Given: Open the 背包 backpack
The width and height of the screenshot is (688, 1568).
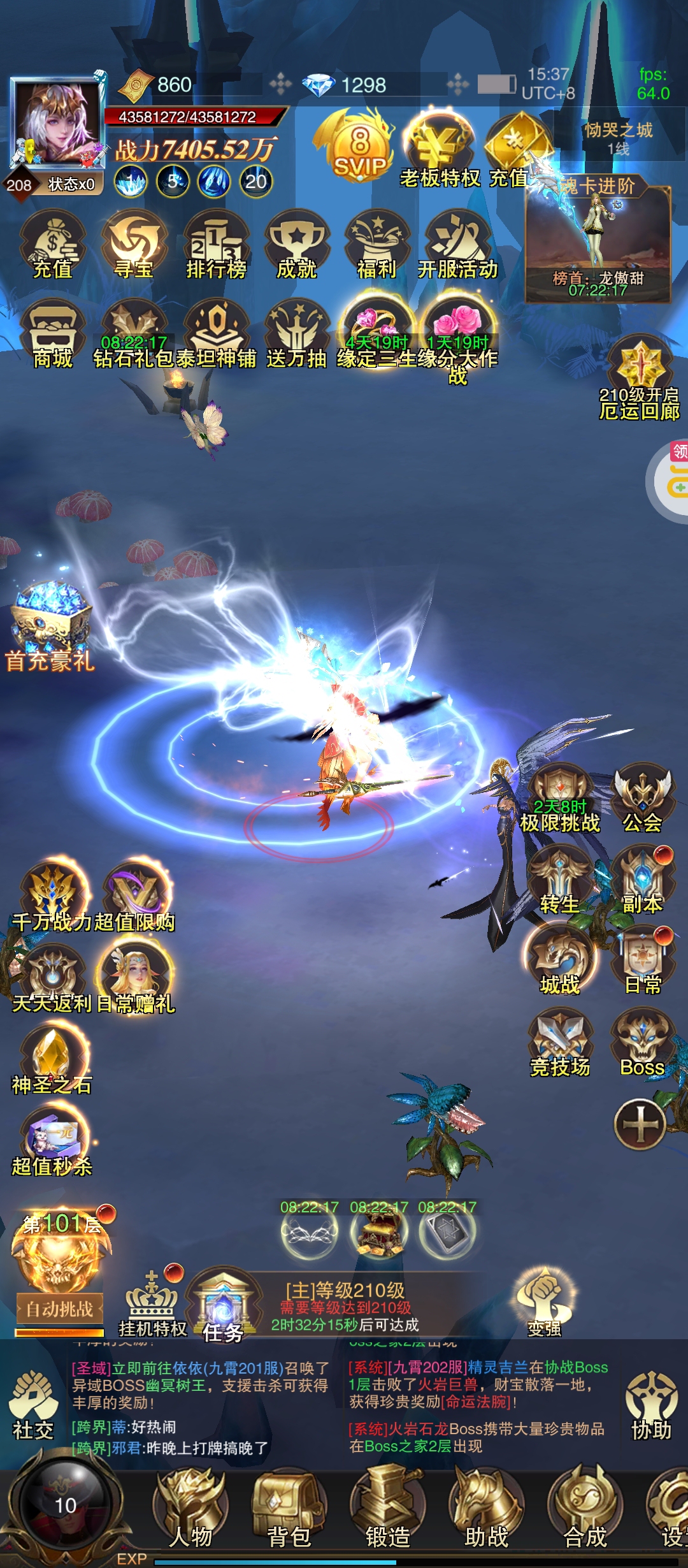Looking at the screenshot, I should pyautogui.click(x=289, y=1512).
